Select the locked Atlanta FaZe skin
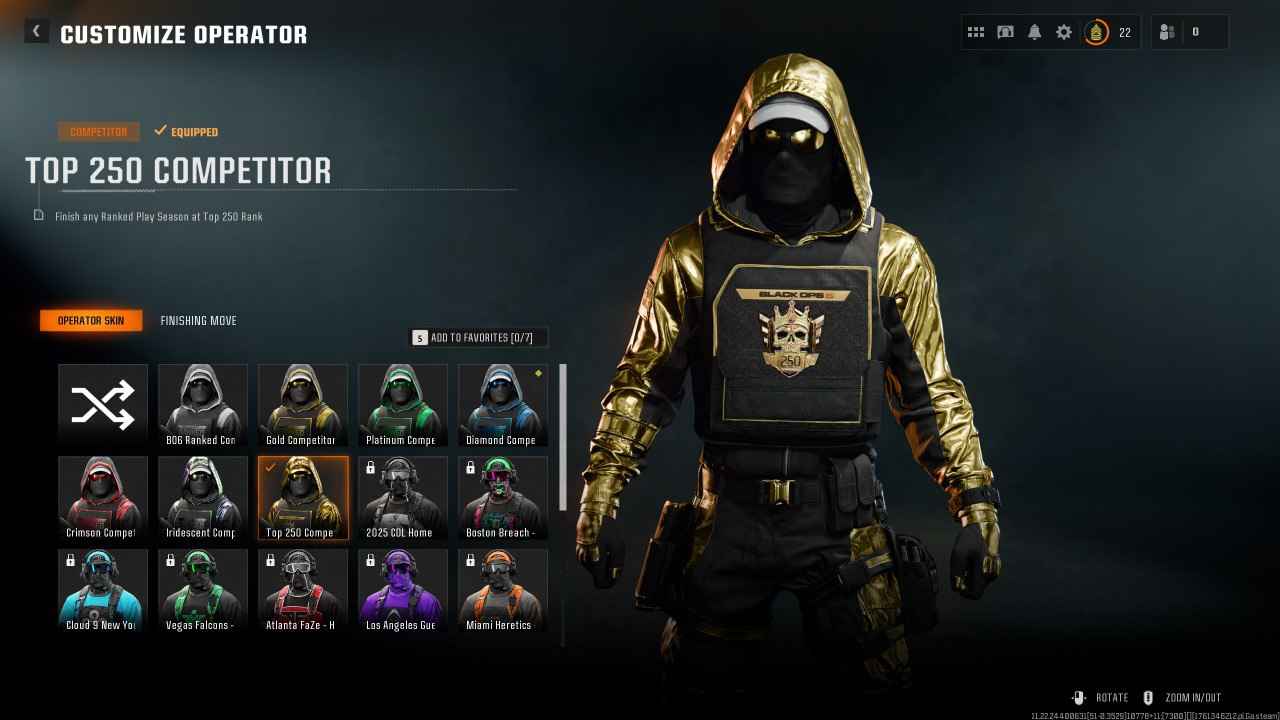This screenshot has width=1280, height=720. (x=302, y=589)
